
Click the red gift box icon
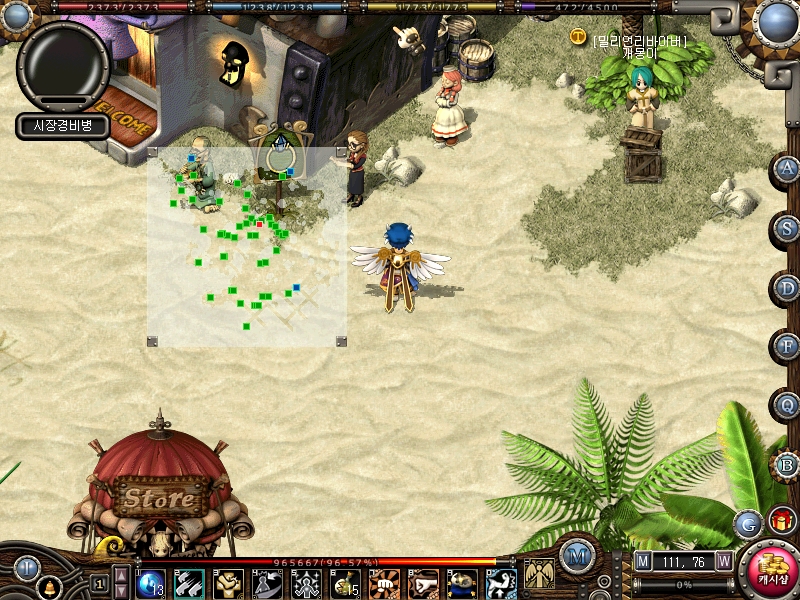click(781, 521)
